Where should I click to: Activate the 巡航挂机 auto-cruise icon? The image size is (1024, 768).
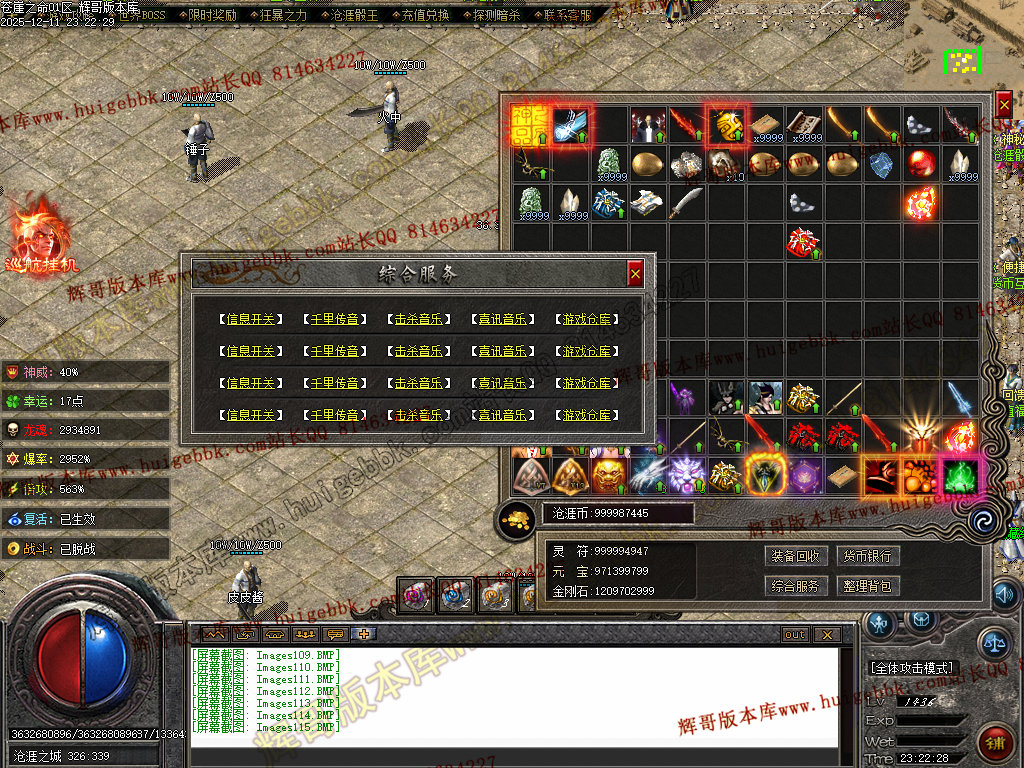[40, 236]
